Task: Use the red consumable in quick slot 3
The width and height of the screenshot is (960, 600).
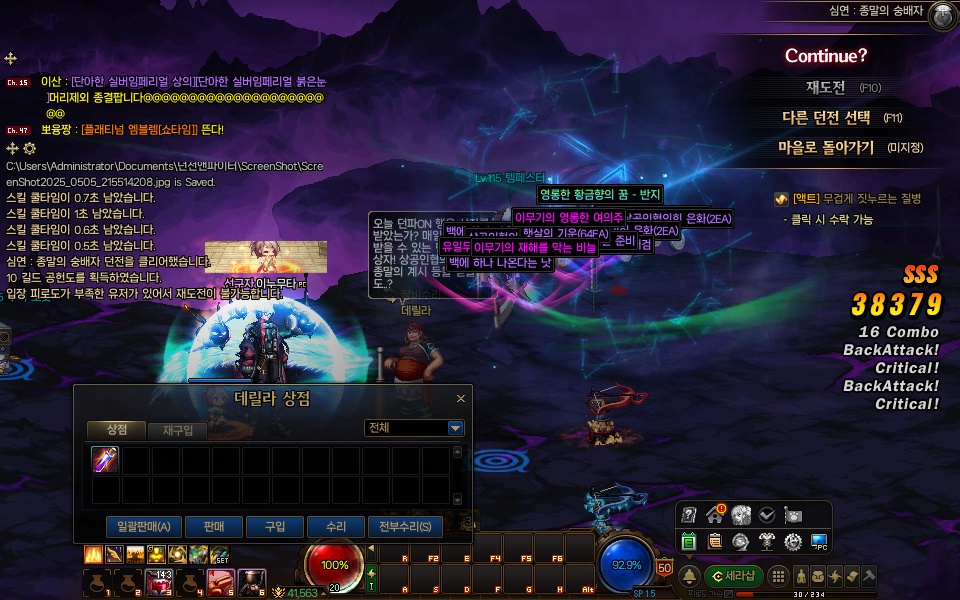Action: (x=159, y=581)
